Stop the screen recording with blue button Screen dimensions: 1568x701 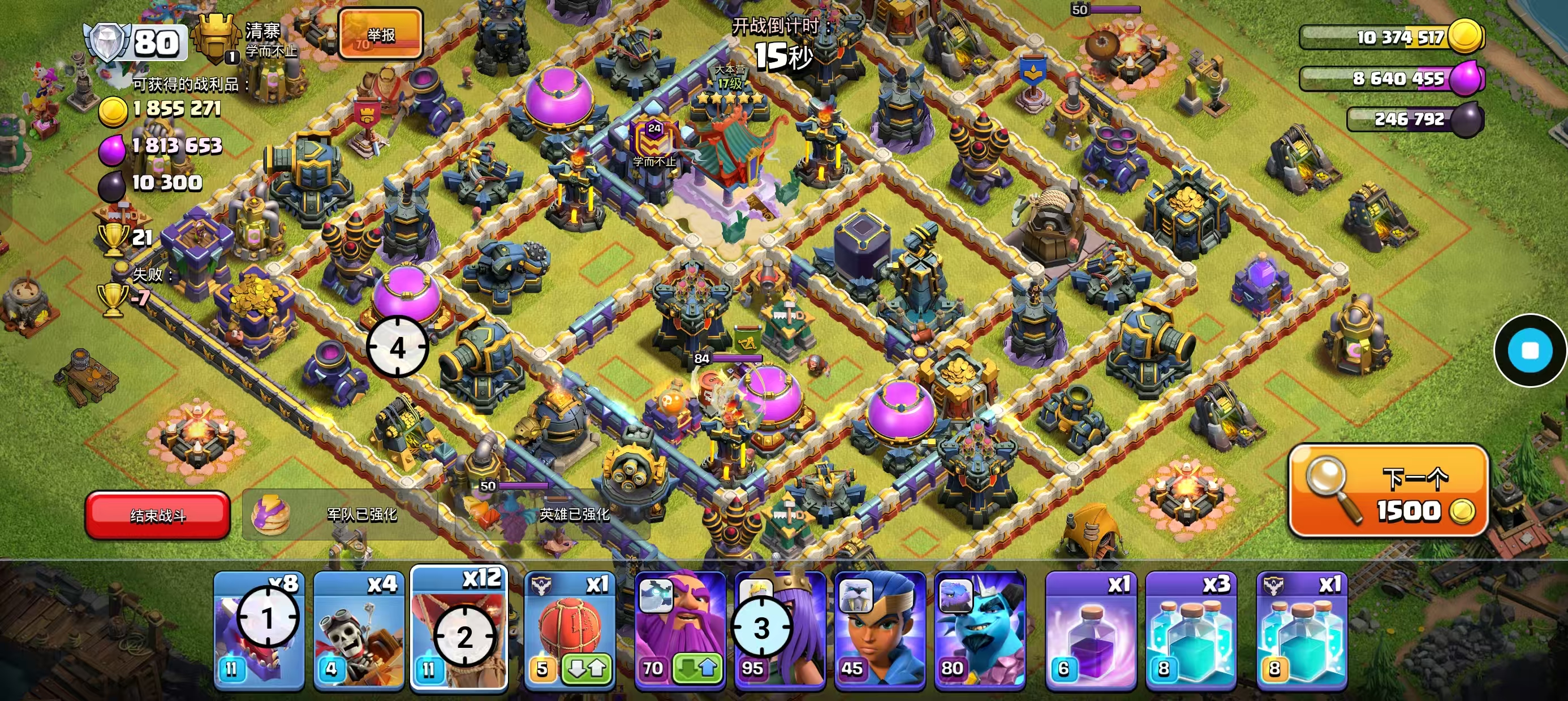coord(1530,350)
